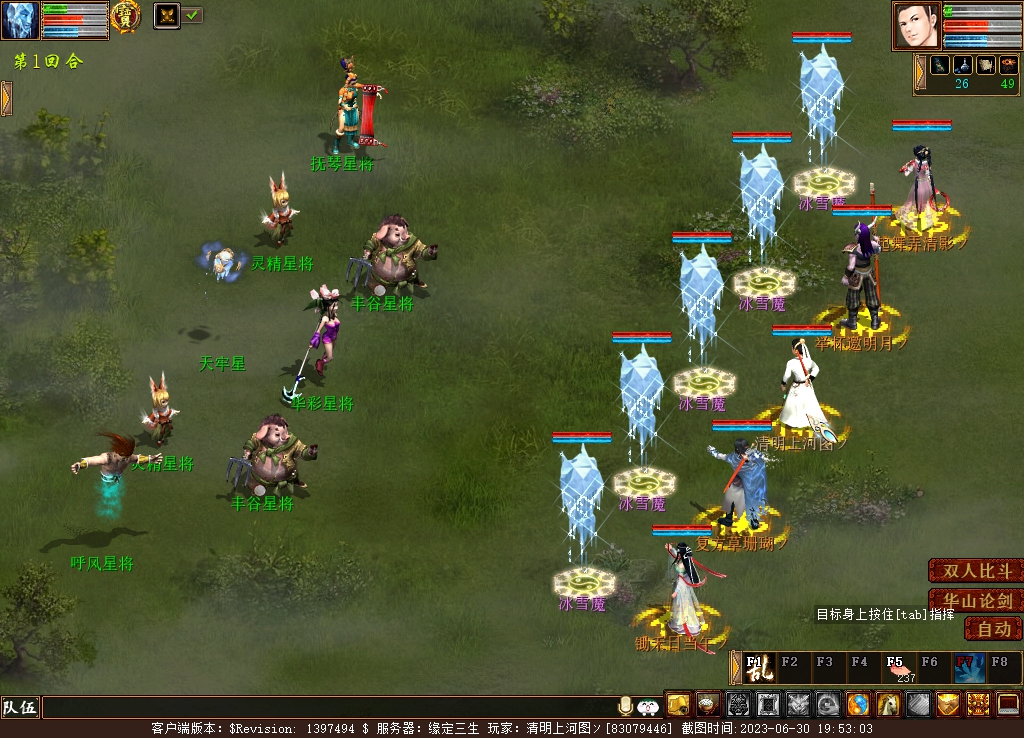This screenshot has height=738, width=1024.
Task: Toggle the microphone voice icon
Action: tap(626, 706)
